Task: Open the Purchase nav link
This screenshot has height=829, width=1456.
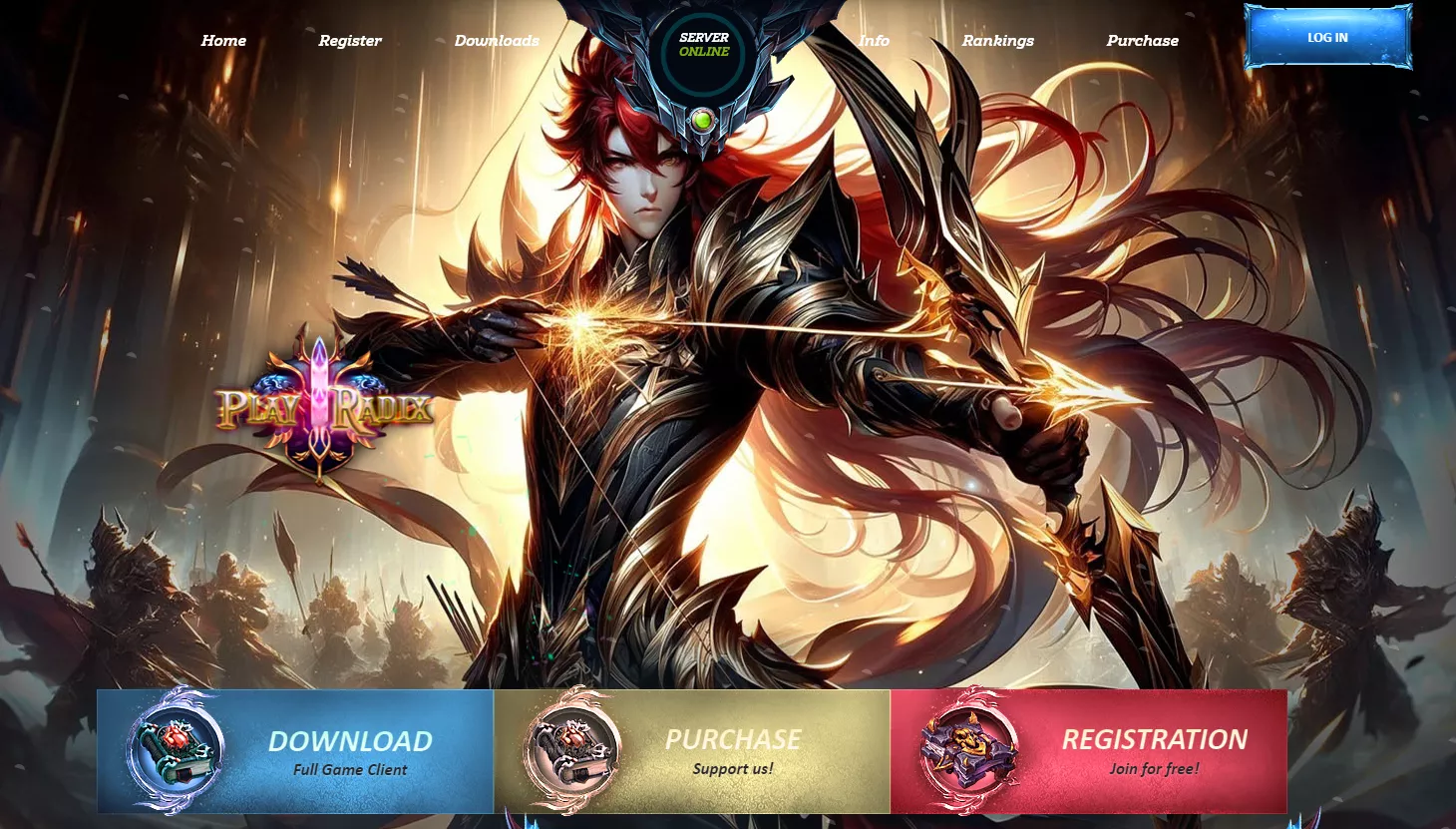Action: pos(1142,41)
